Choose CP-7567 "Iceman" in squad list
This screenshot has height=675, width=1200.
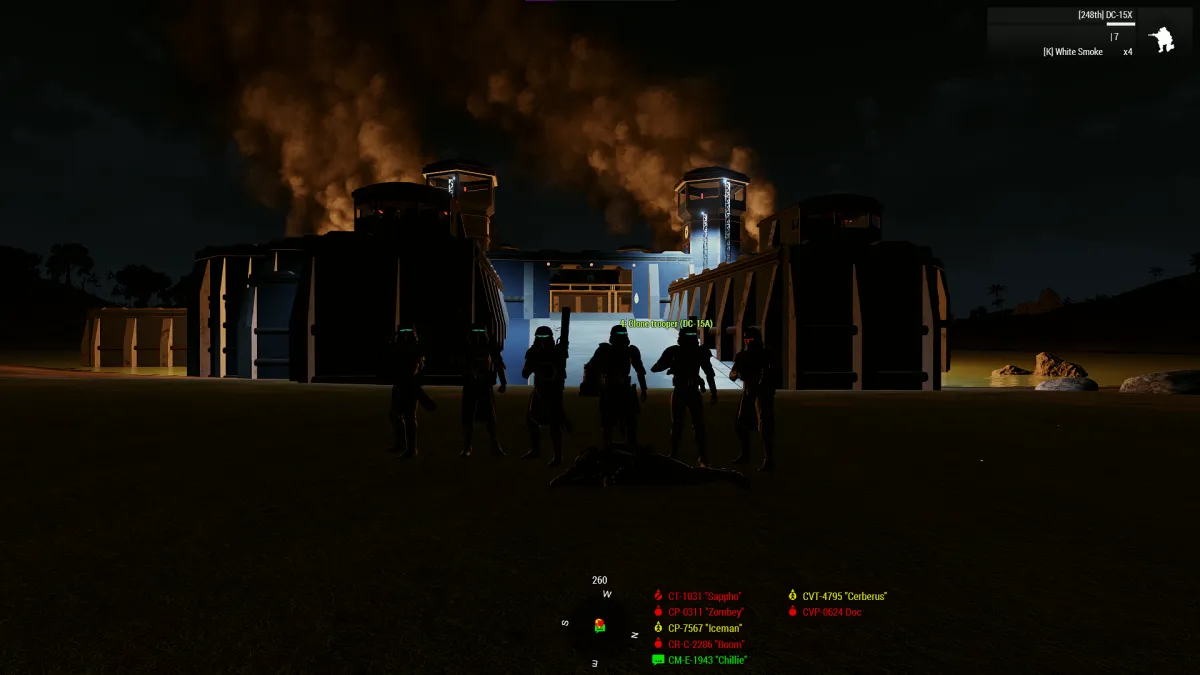[x=704, y=628]
